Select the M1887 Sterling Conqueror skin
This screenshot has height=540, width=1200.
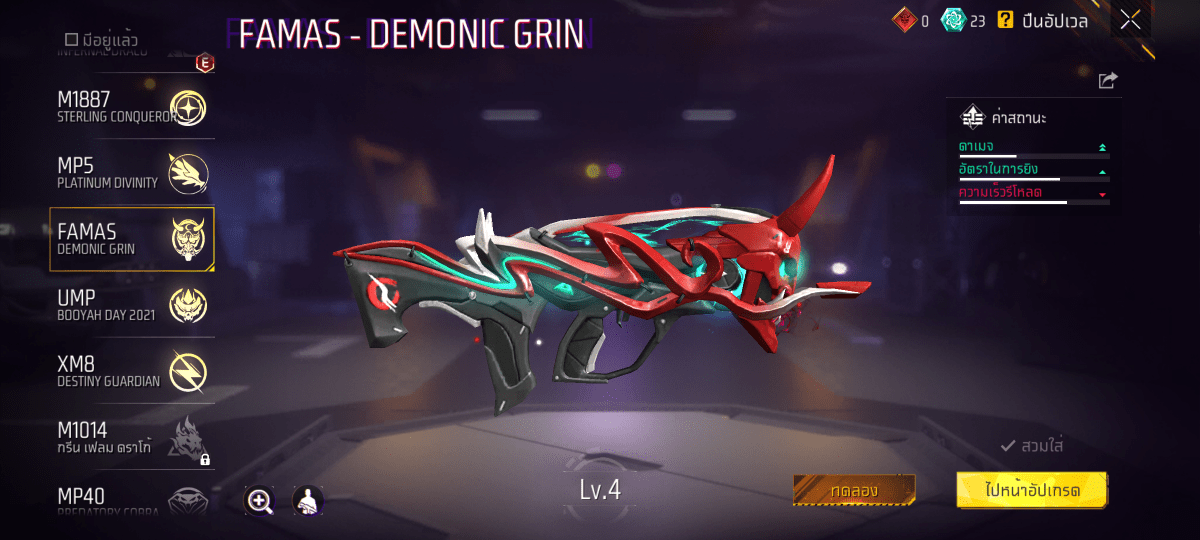point(131,107)
